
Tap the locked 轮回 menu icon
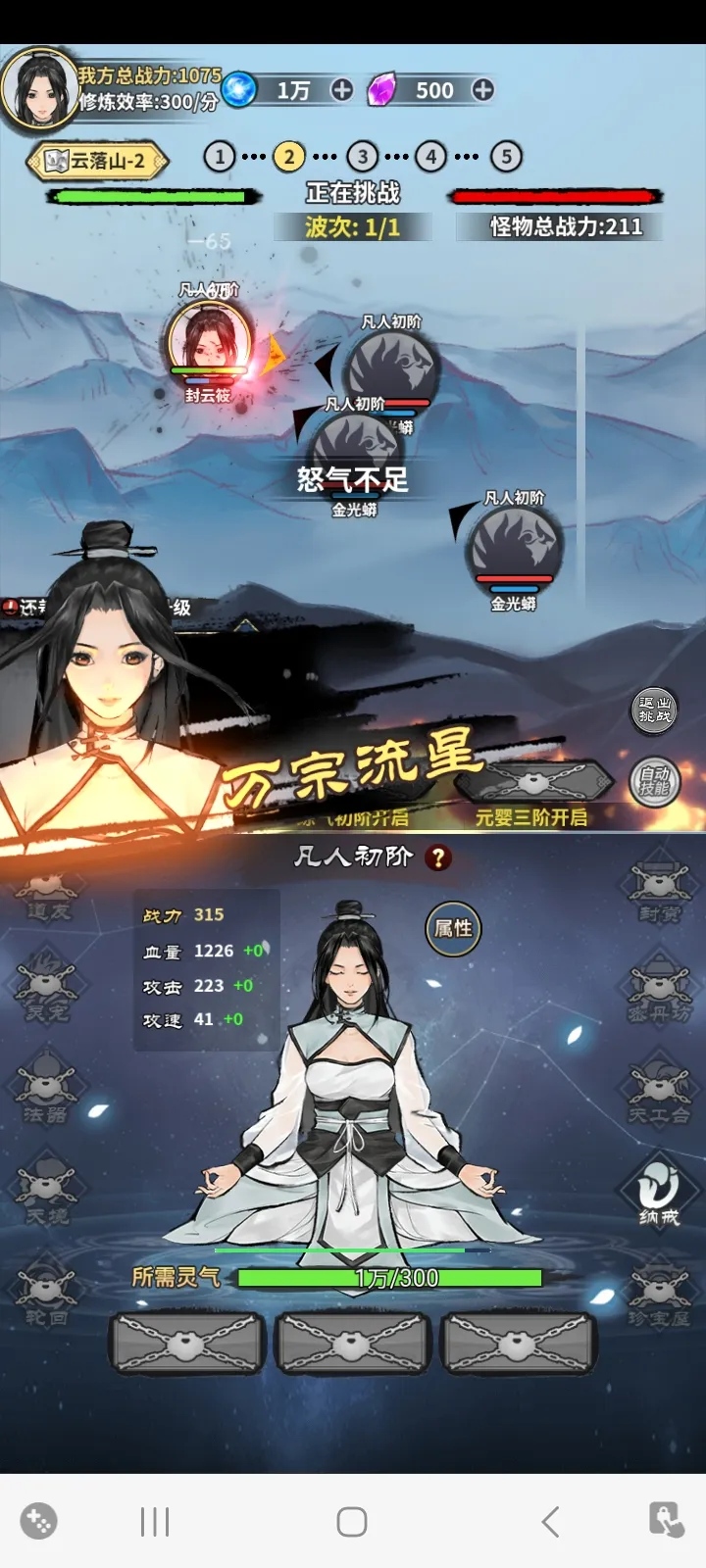click(46, 1294)
